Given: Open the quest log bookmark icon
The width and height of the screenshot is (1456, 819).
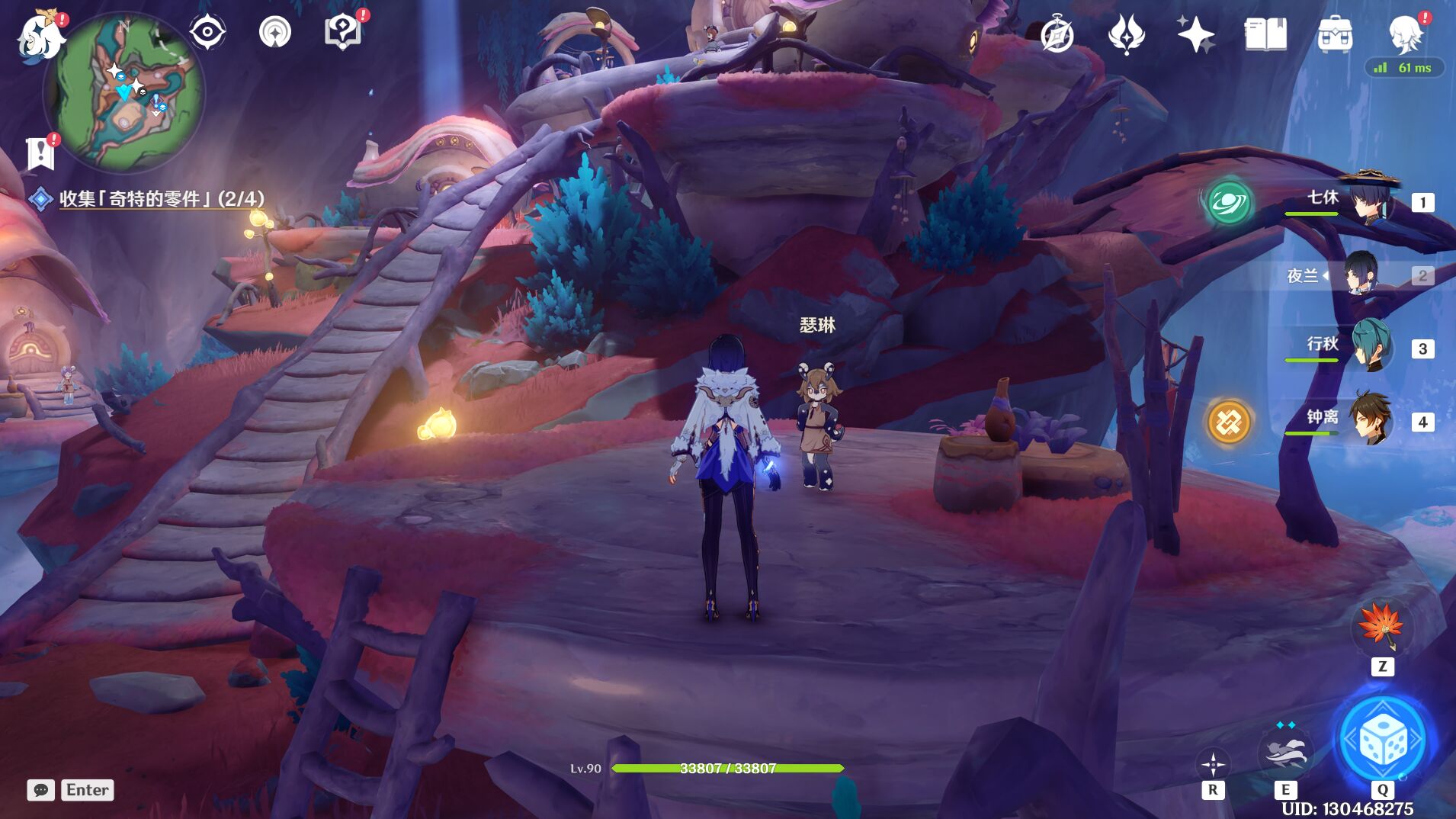Looking at the screenshot, I should pyautogui.click(x=40, y=153).
